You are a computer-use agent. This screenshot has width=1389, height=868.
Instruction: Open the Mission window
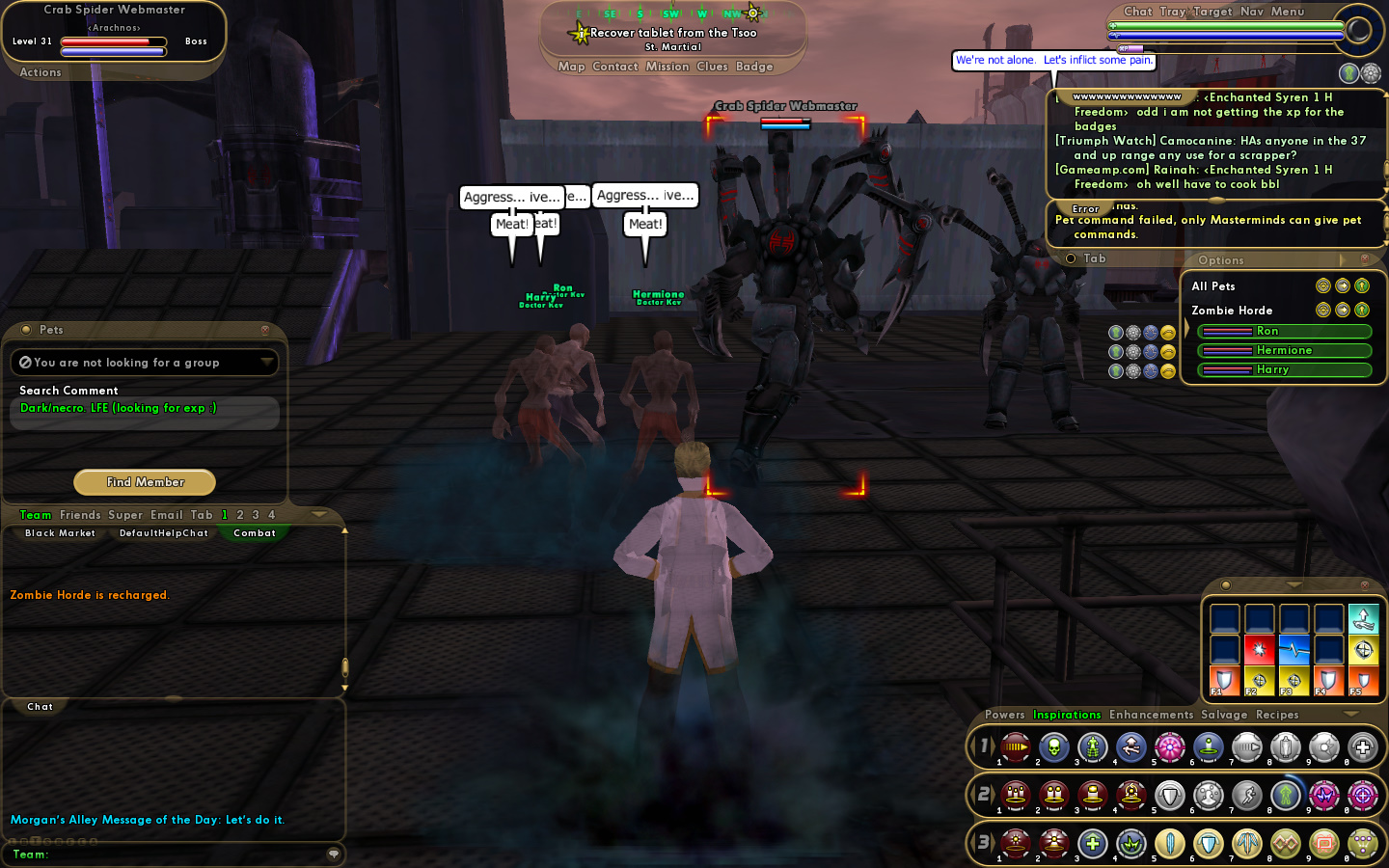(x=667, y=67)
